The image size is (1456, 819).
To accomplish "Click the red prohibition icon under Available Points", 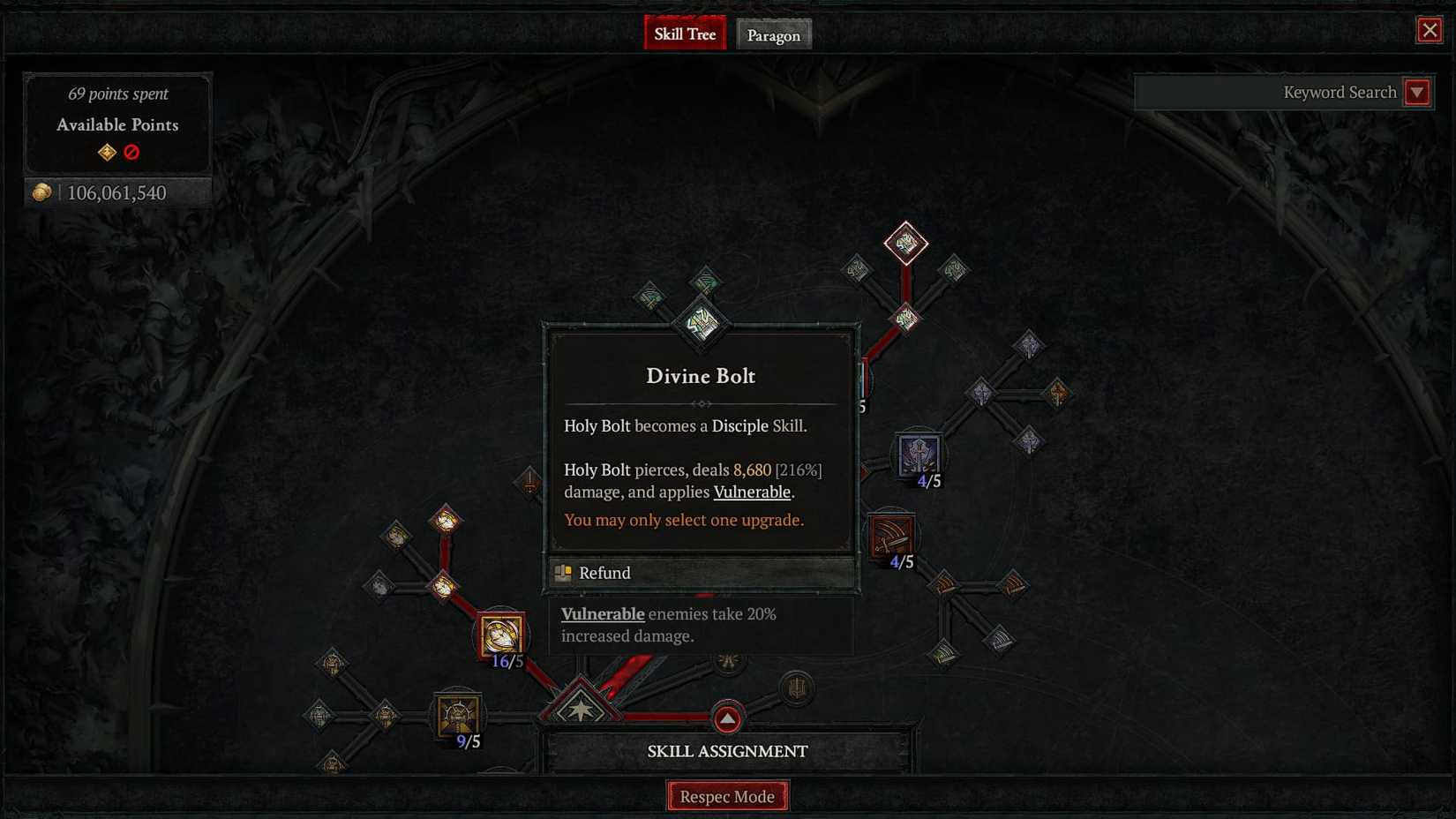I will (x=131, y=152).
